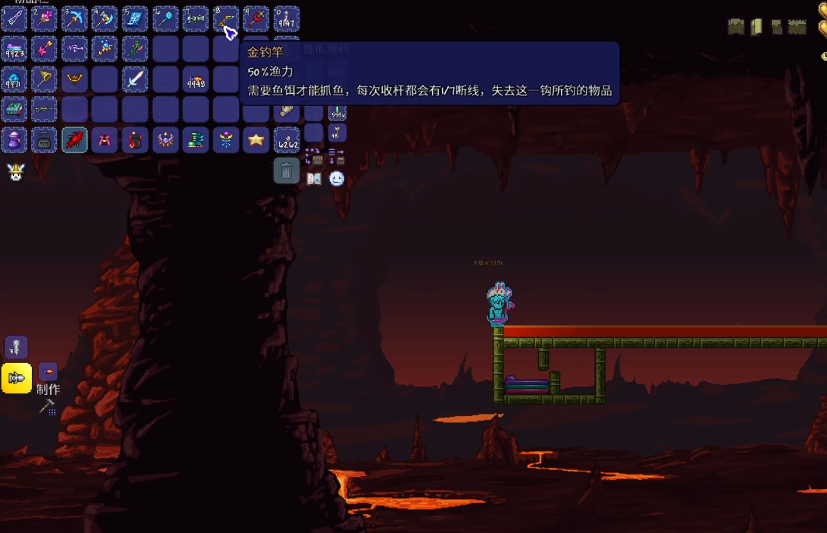
Task: Open the crafting window hammer icon
Action: 47,407
